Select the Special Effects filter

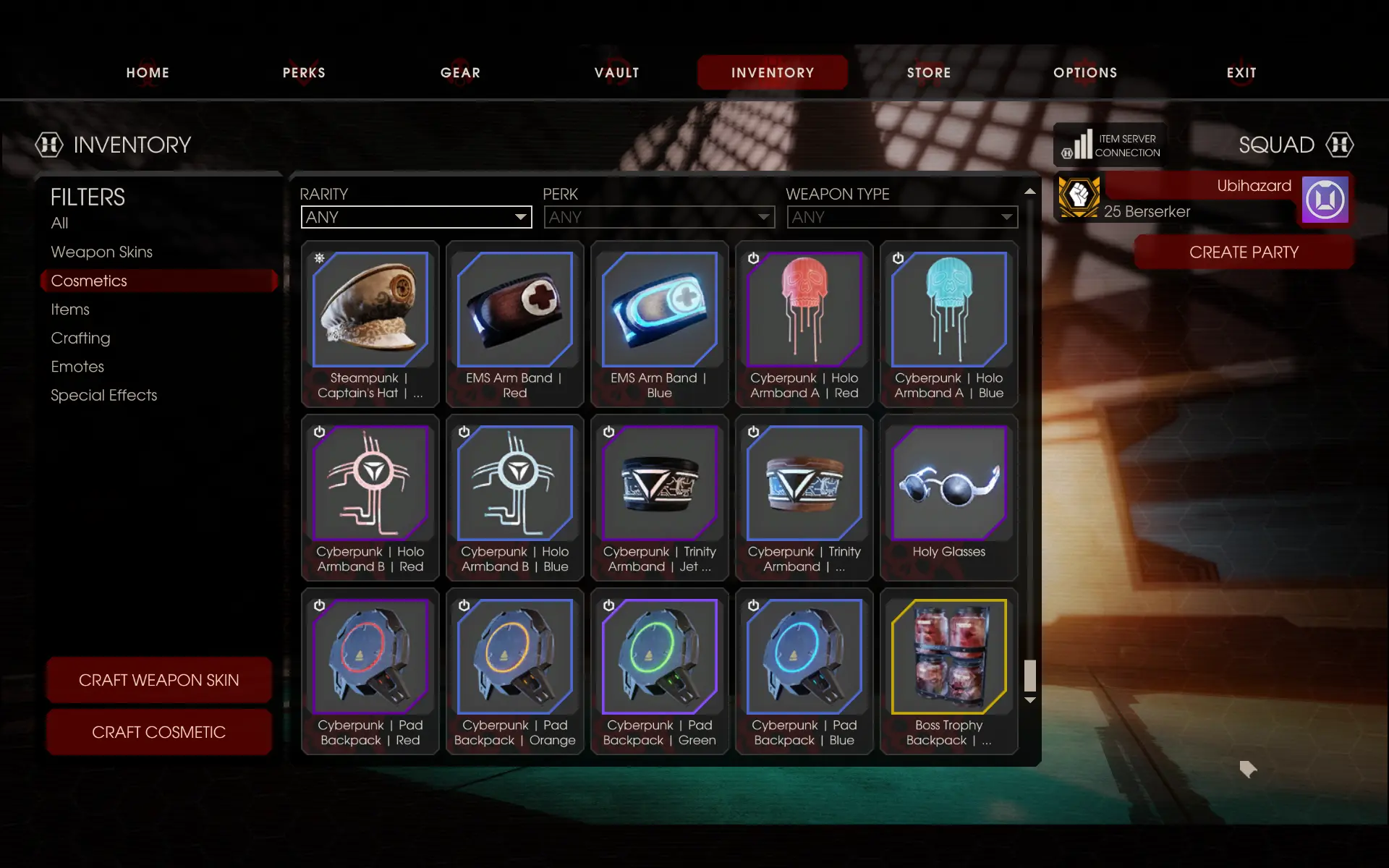pos(103,395)
